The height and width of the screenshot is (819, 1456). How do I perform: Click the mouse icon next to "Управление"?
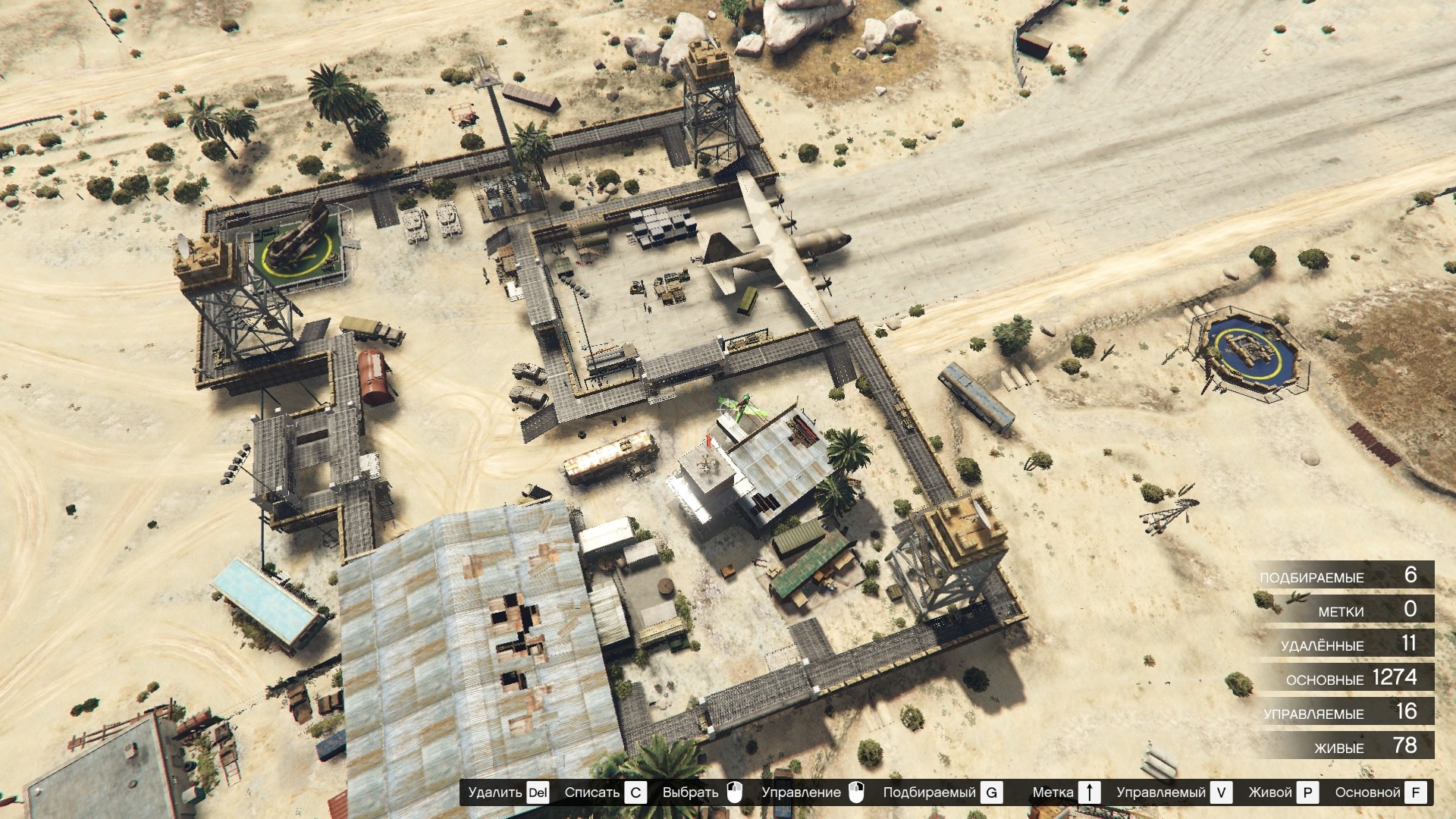857,793
